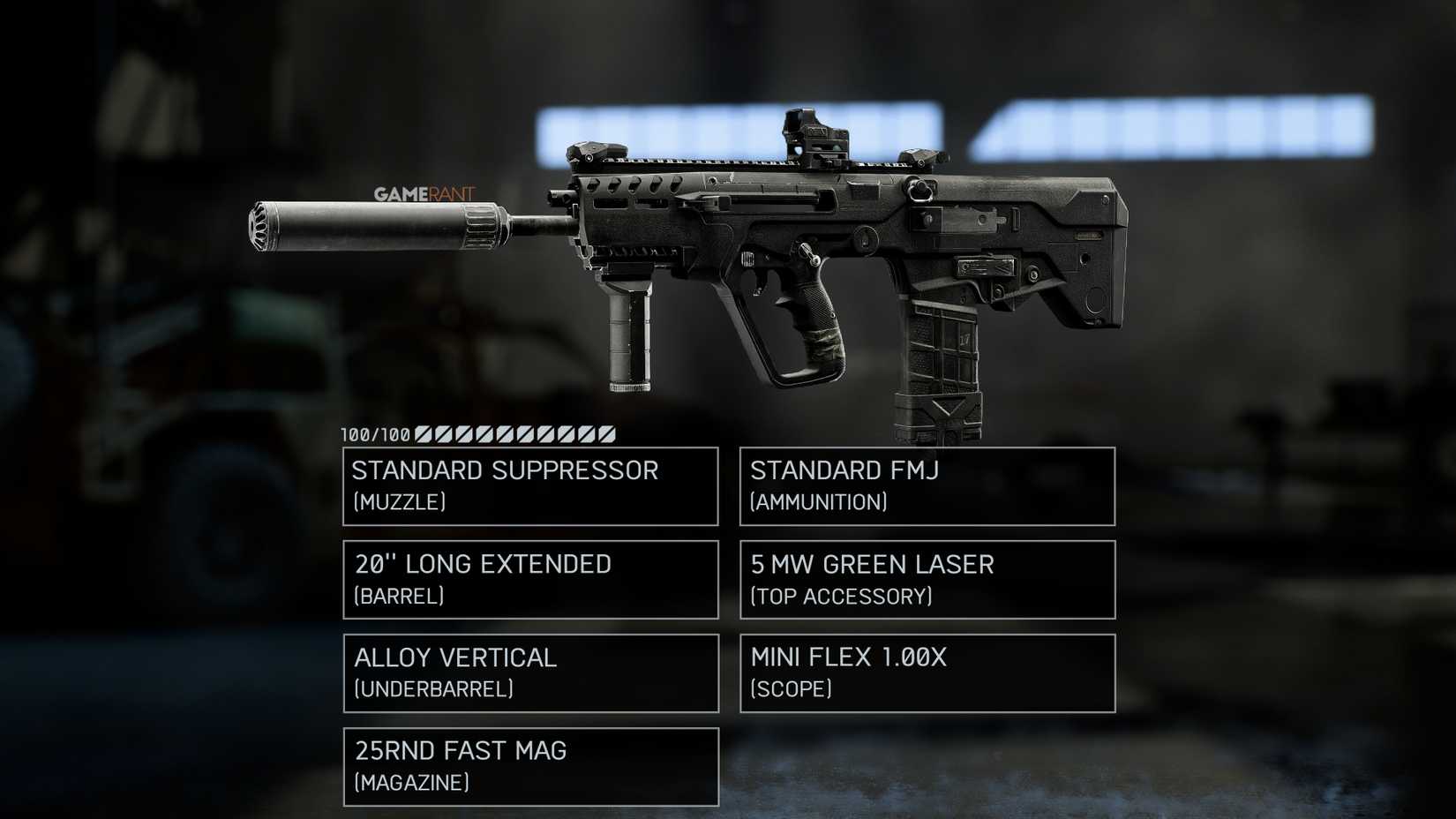Select the Standard FMJ ammunition slot
Screen dimensions: 1456x819
pyautogui.click(x=925, y=485)
